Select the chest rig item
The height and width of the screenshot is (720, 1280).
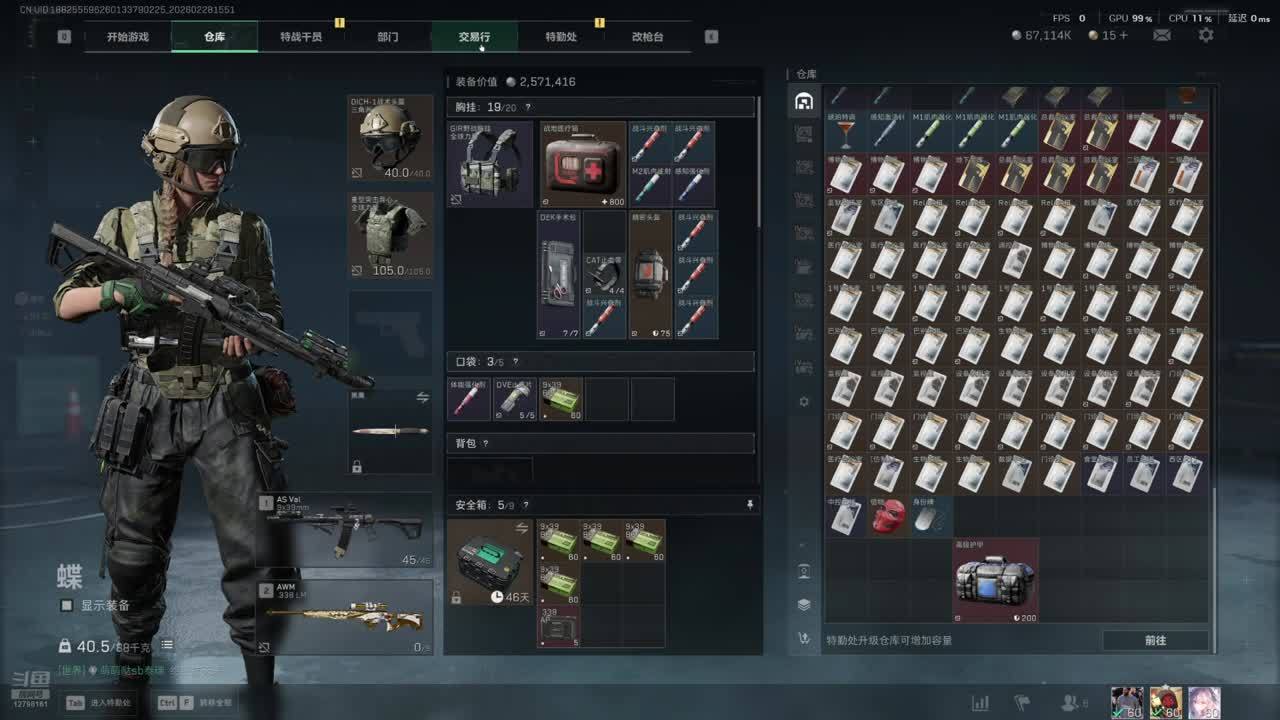coord(490,164)
